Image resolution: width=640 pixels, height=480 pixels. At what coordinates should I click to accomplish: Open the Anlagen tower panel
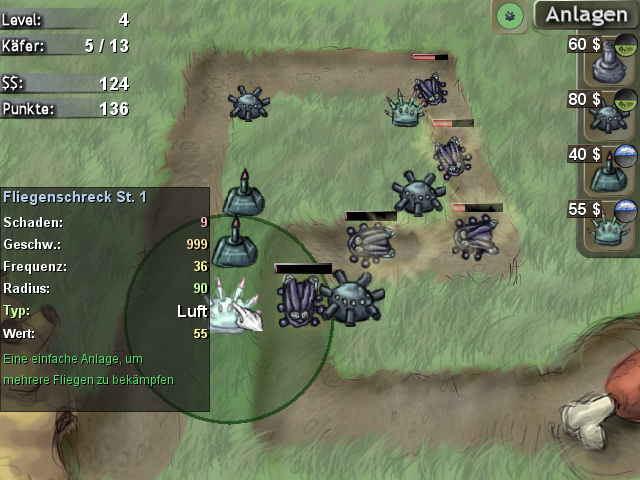point(586,15)
